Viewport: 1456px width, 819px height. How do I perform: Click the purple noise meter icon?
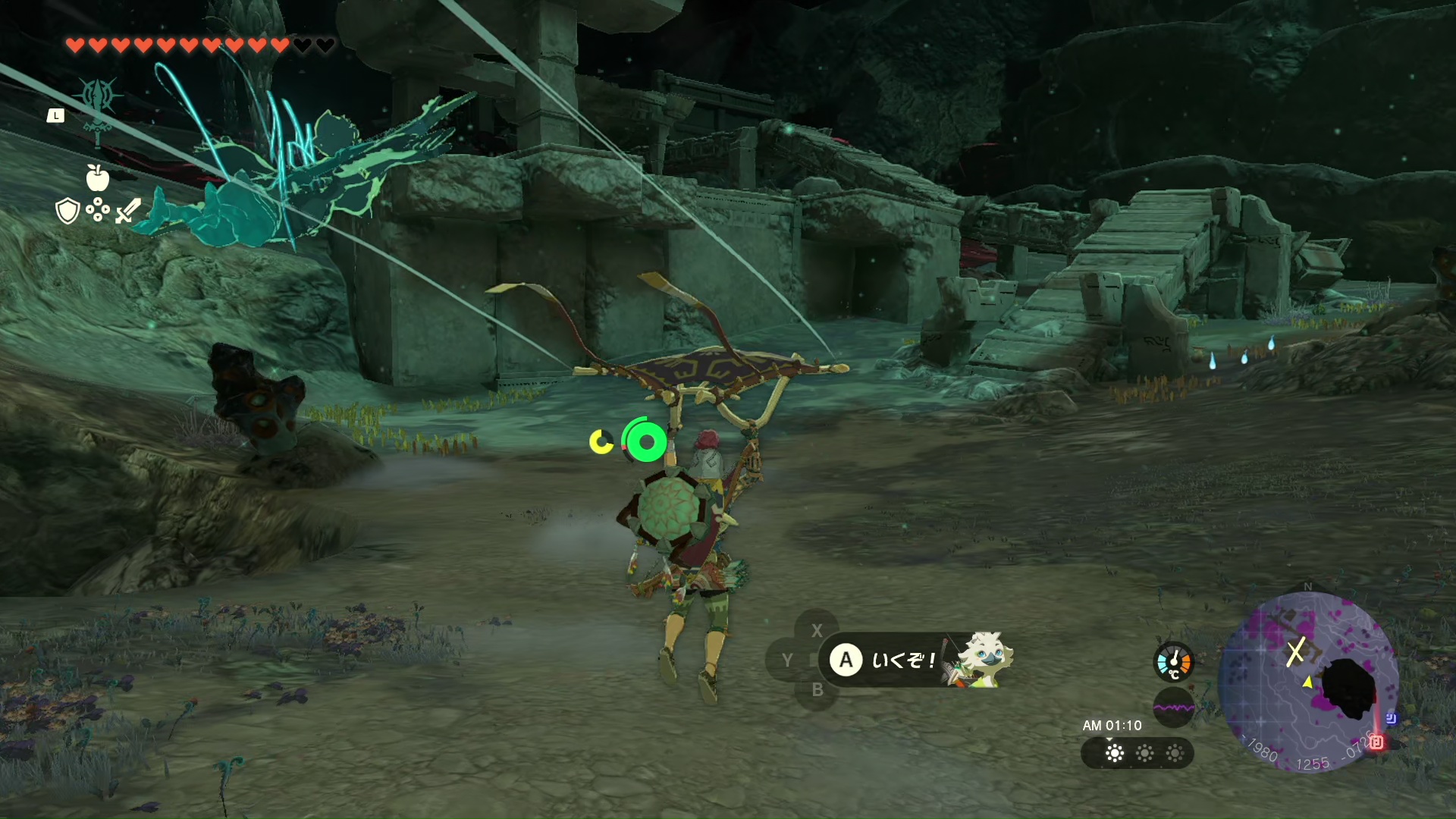(x=1173, y=708)
